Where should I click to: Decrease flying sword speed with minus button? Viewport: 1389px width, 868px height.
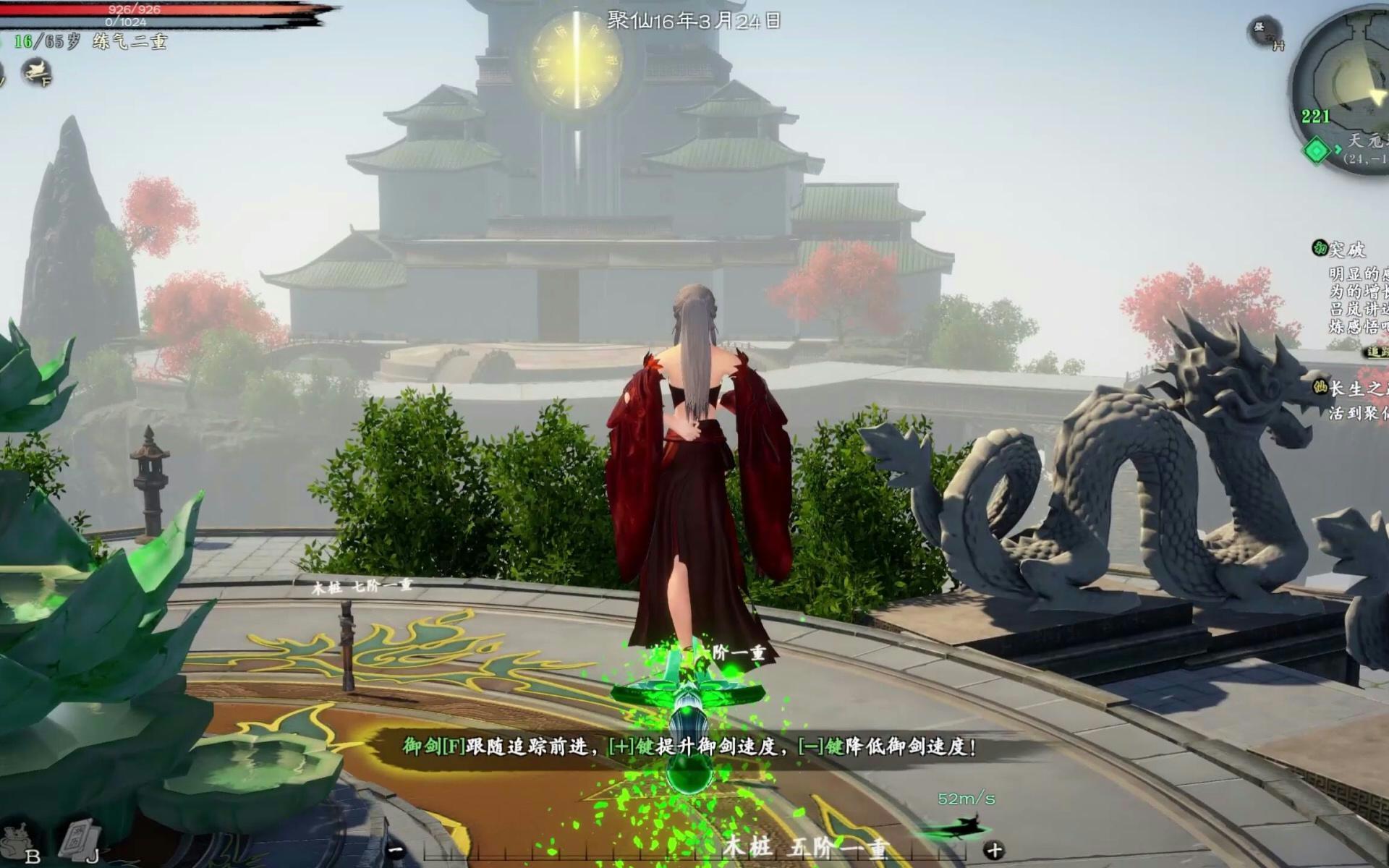pyautogui.click(x=396, y=850)
